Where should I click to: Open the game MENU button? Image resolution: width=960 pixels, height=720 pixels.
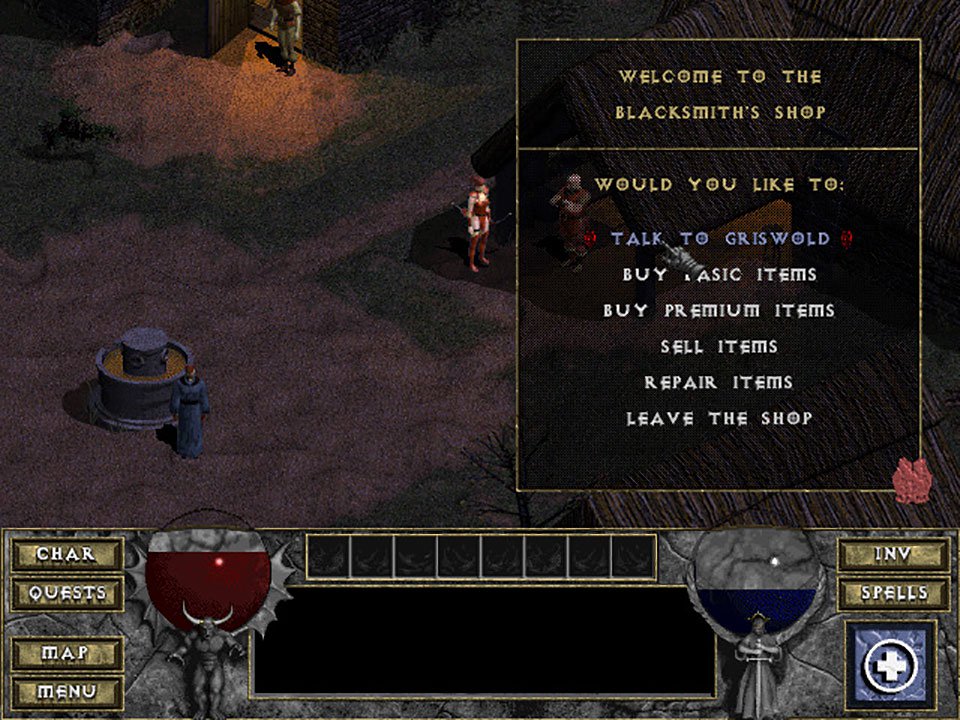coord(66,691)
